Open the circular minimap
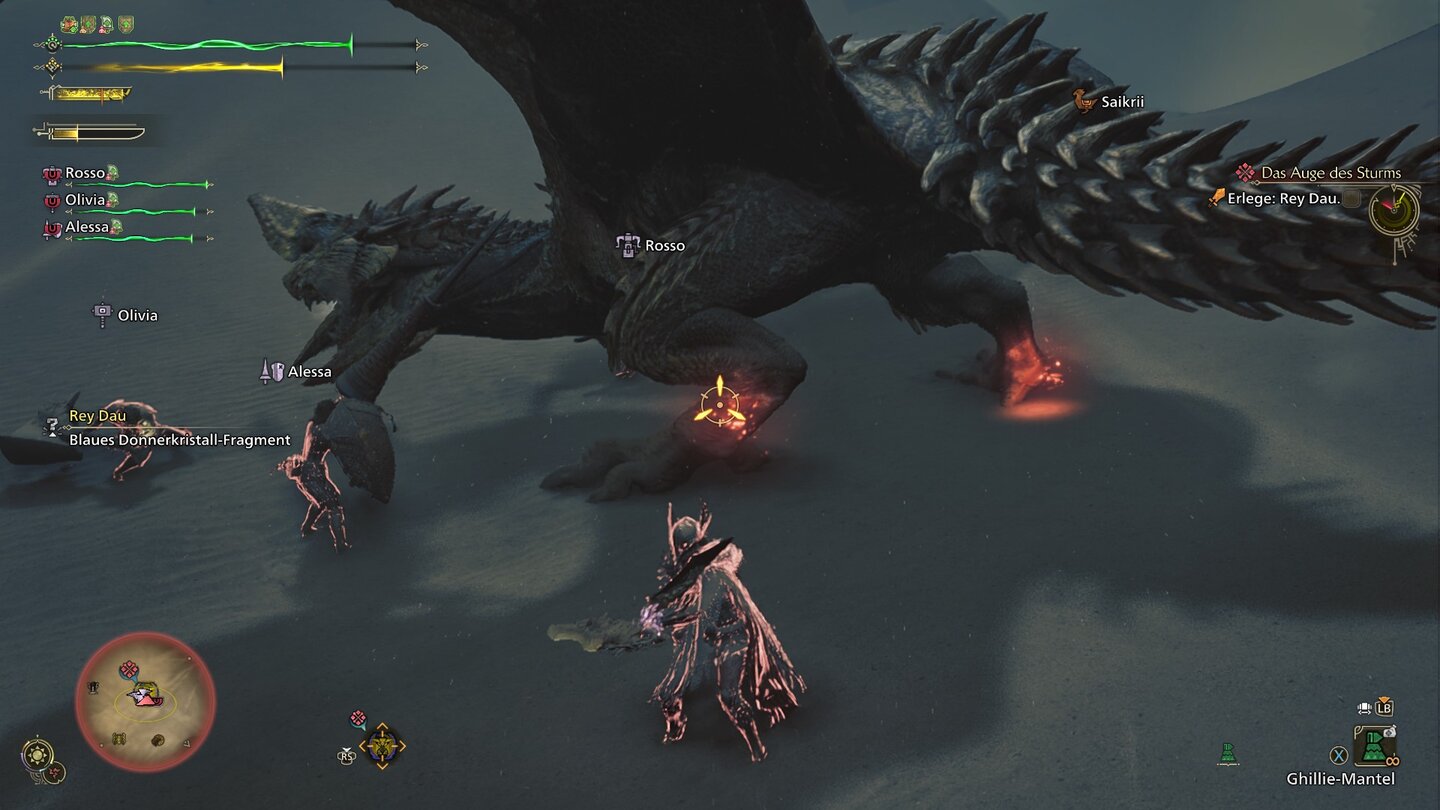 click(x=146, y=702)
